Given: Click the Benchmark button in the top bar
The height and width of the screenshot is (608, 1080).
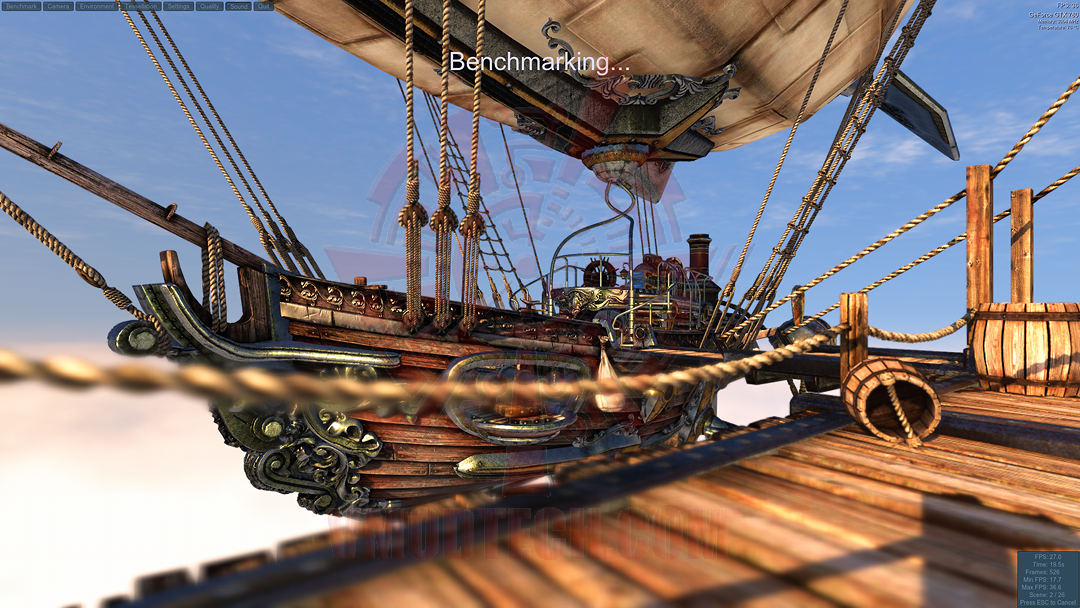Looking at the screenshot, I should coord(21,6).
